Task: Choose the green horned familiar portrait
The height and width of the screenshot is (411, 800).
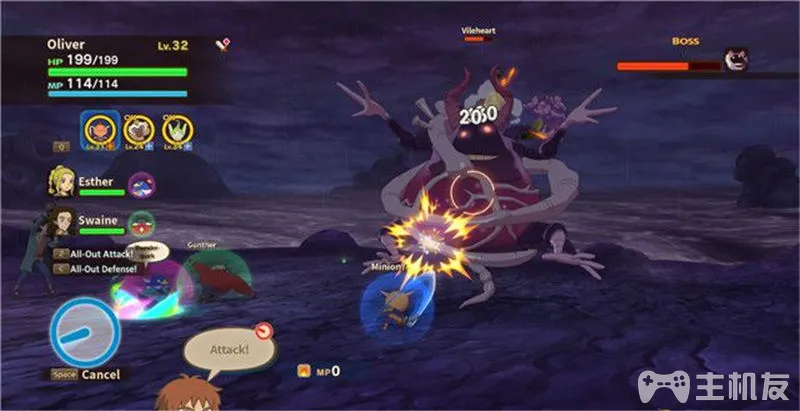Action: (x=177, y=128)
